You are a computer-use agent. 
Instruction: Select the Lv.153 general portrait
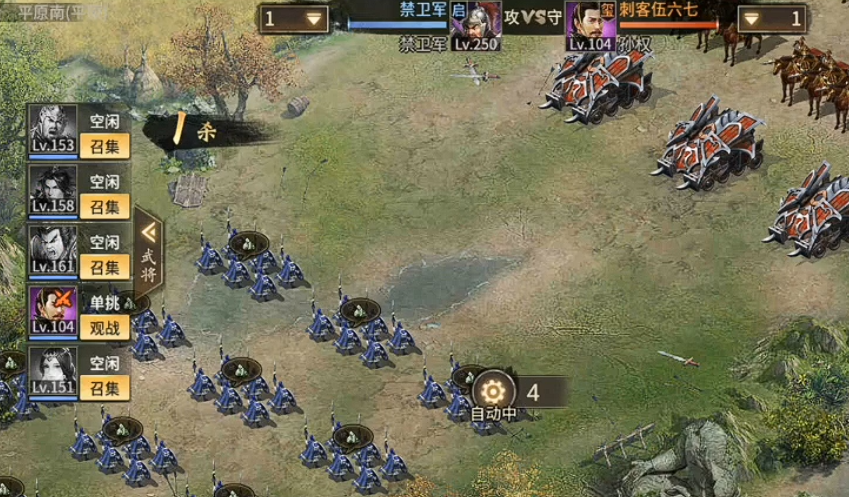click(52, 130)
